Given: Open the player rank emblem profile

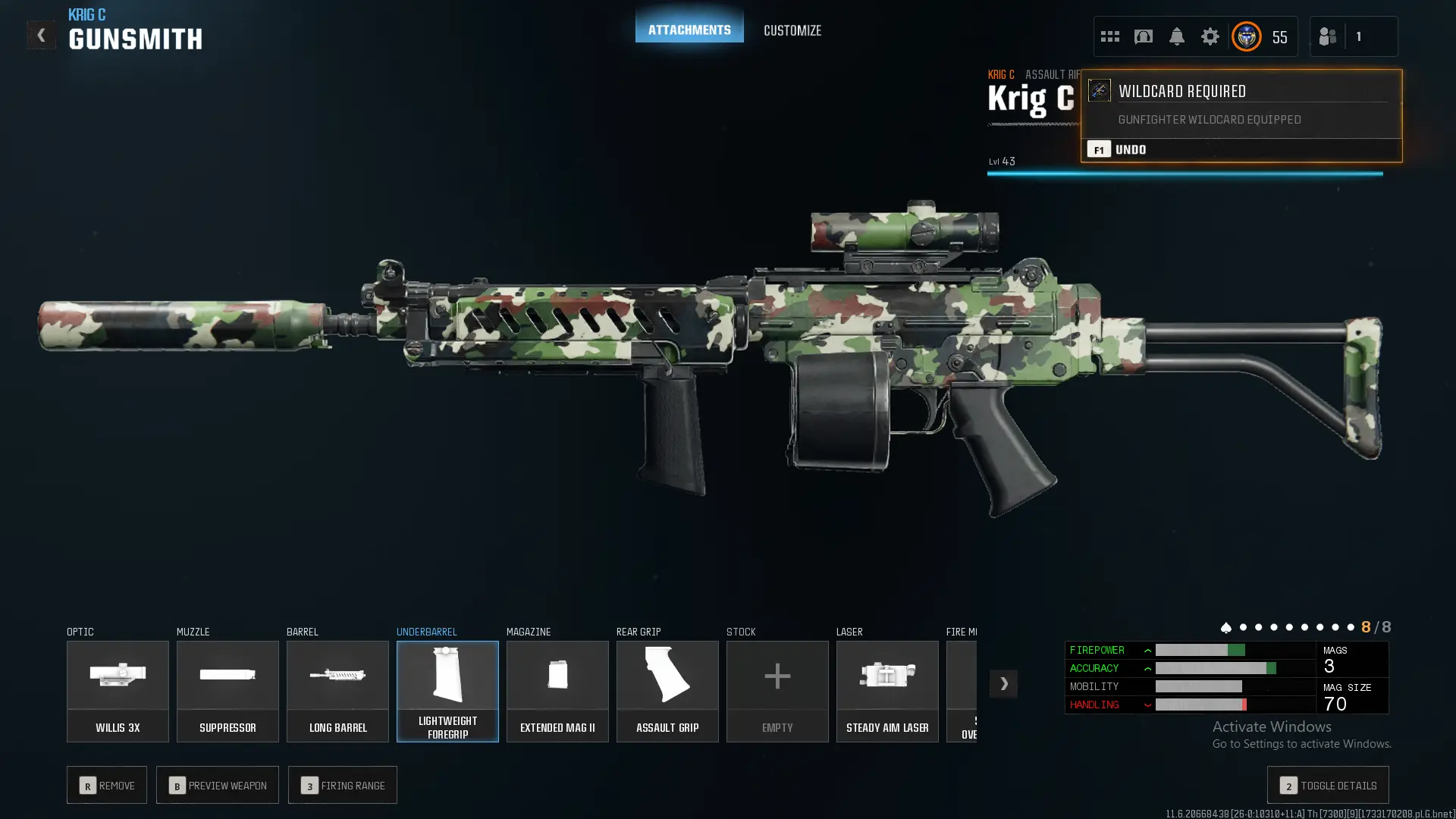Looking at the screenshot, I should point(1247,36).
